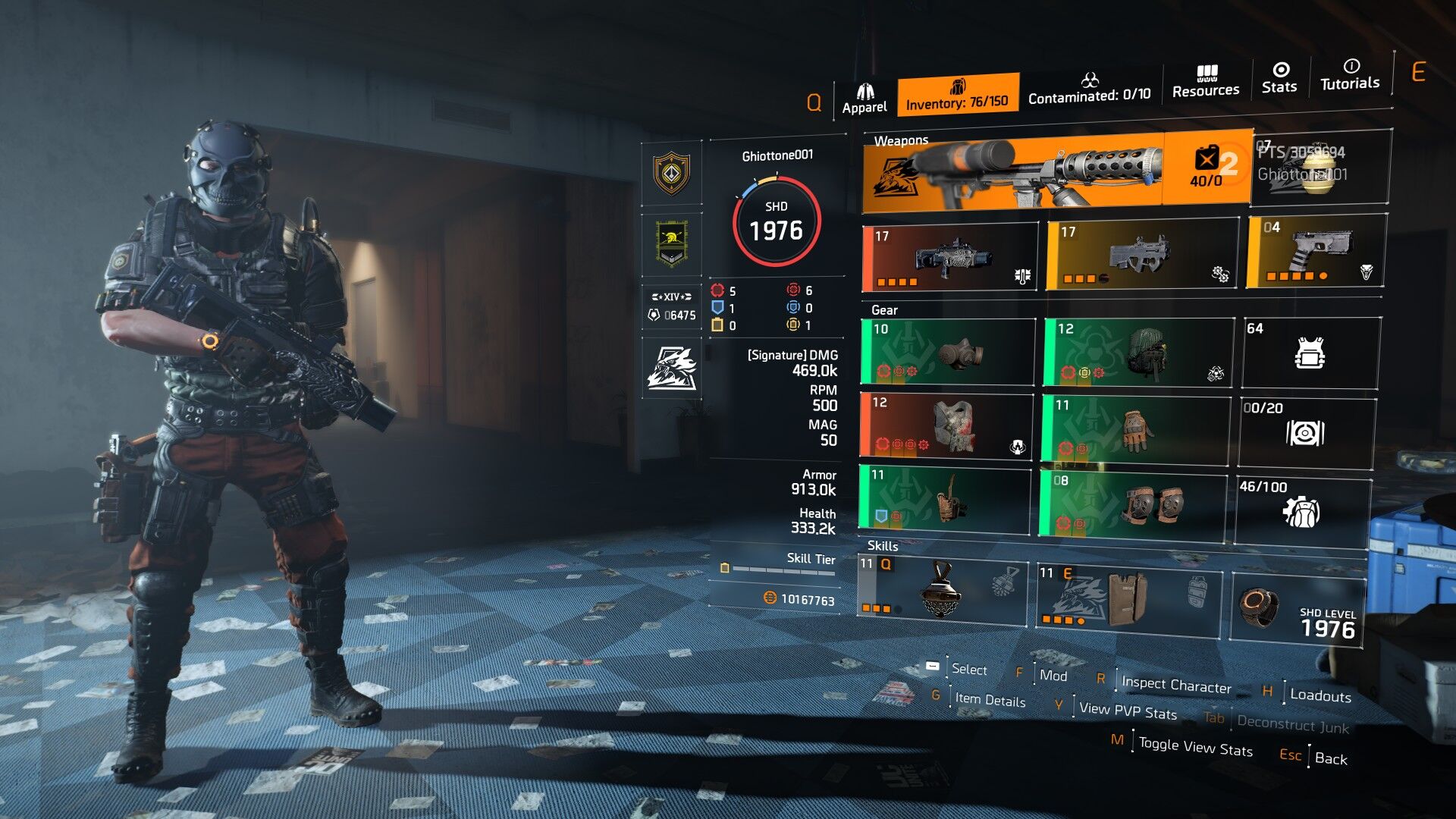Open the chest armor vest slot
The image size is (1456, 819).
[x=946, y=425]
